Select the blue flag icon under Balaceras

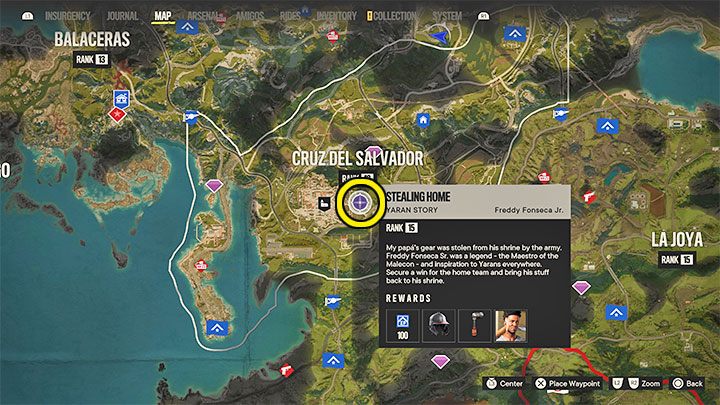(x=122, y=98)
